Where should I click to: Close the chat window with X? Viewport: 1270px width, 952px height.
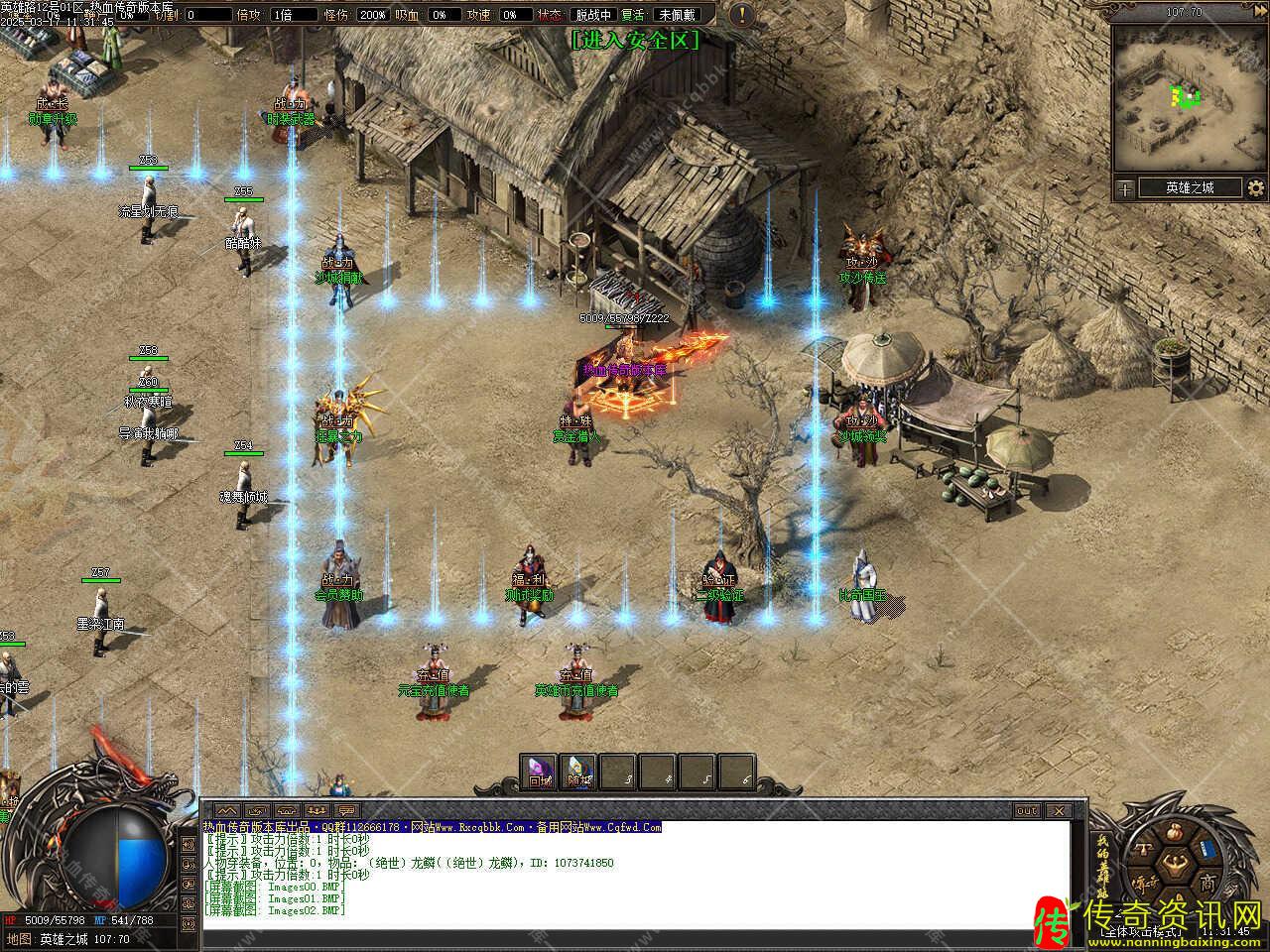pos(1060,810)
